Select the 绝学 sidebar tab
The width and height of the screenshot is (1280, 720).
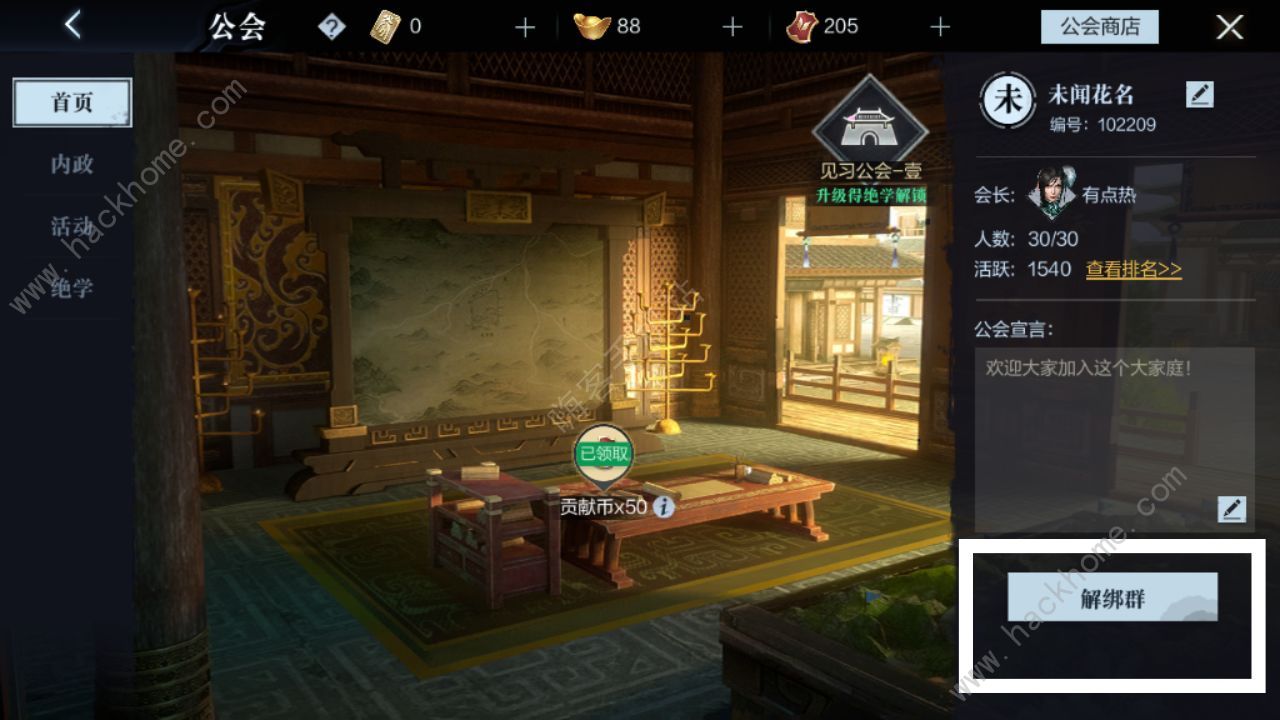[71, 288]
